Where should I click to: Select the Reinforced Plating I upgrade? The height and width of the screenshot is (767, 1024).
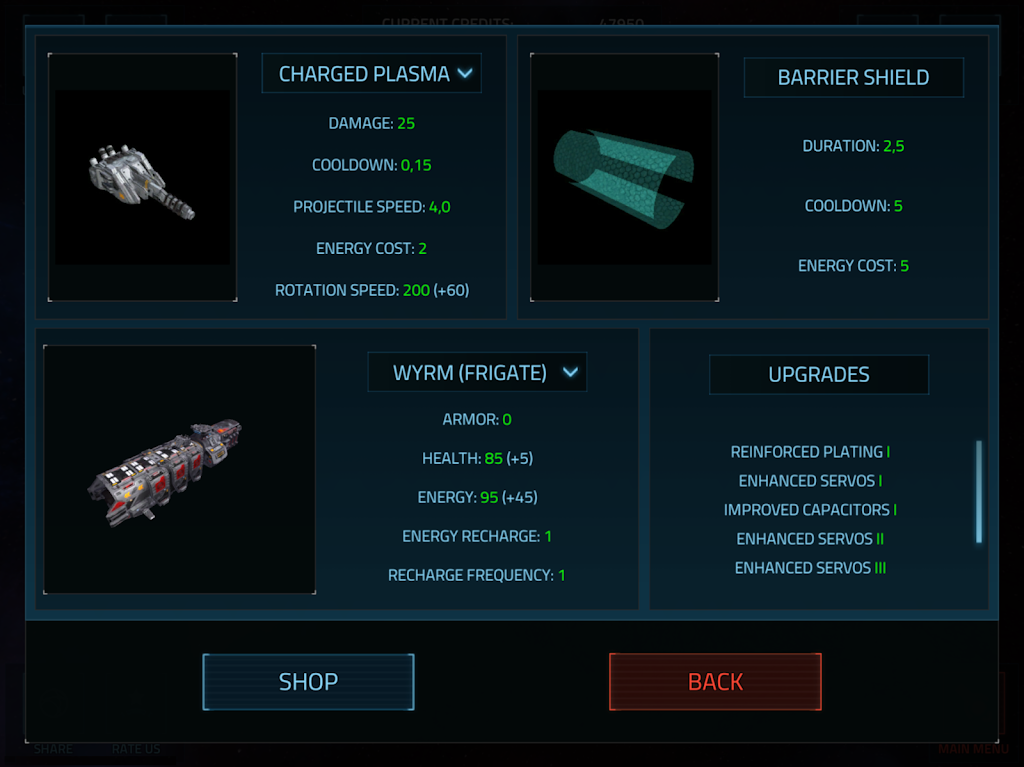point(810,452)
